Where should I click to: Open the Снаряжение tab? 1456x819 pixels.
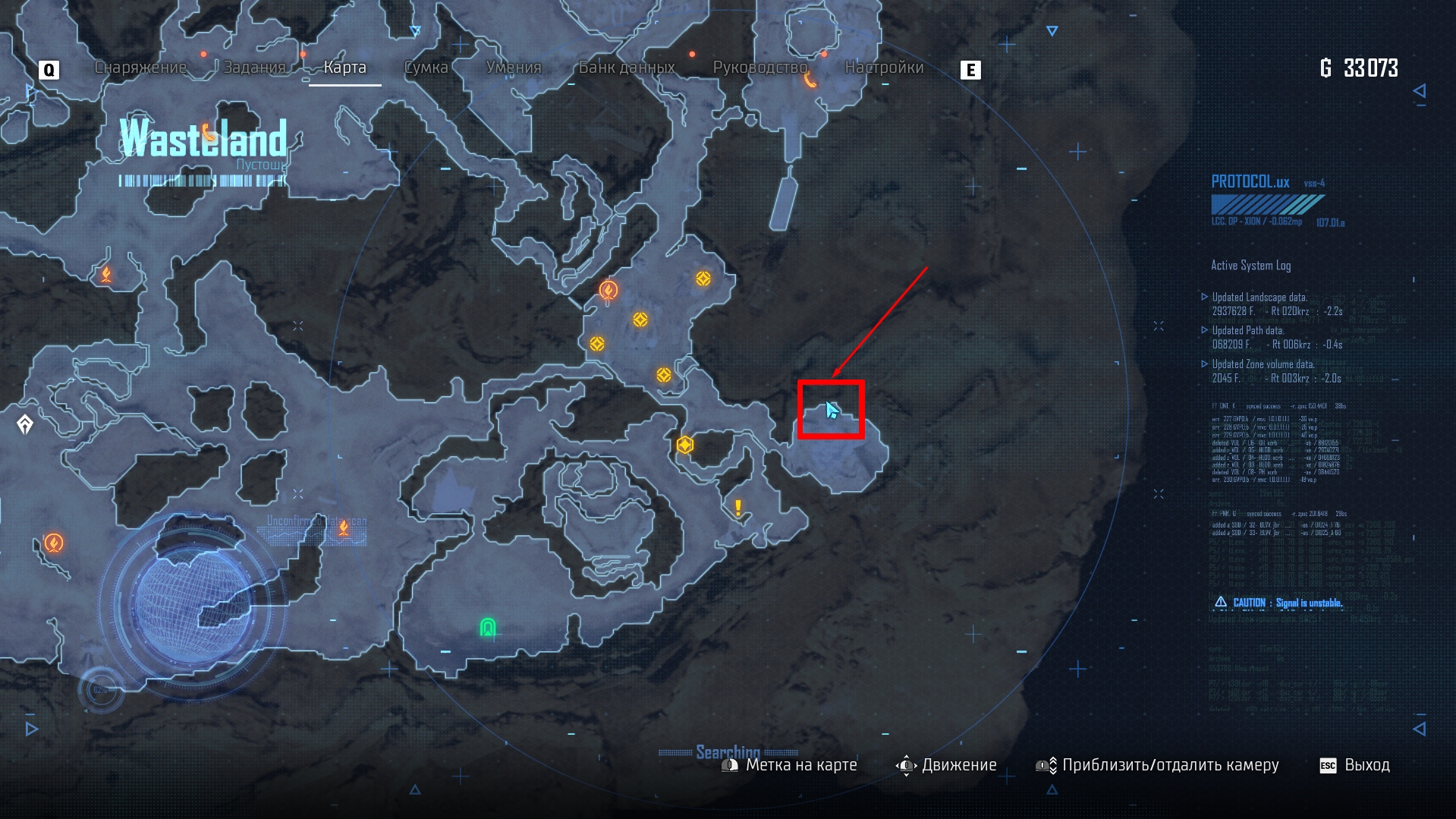click(140, 68)
